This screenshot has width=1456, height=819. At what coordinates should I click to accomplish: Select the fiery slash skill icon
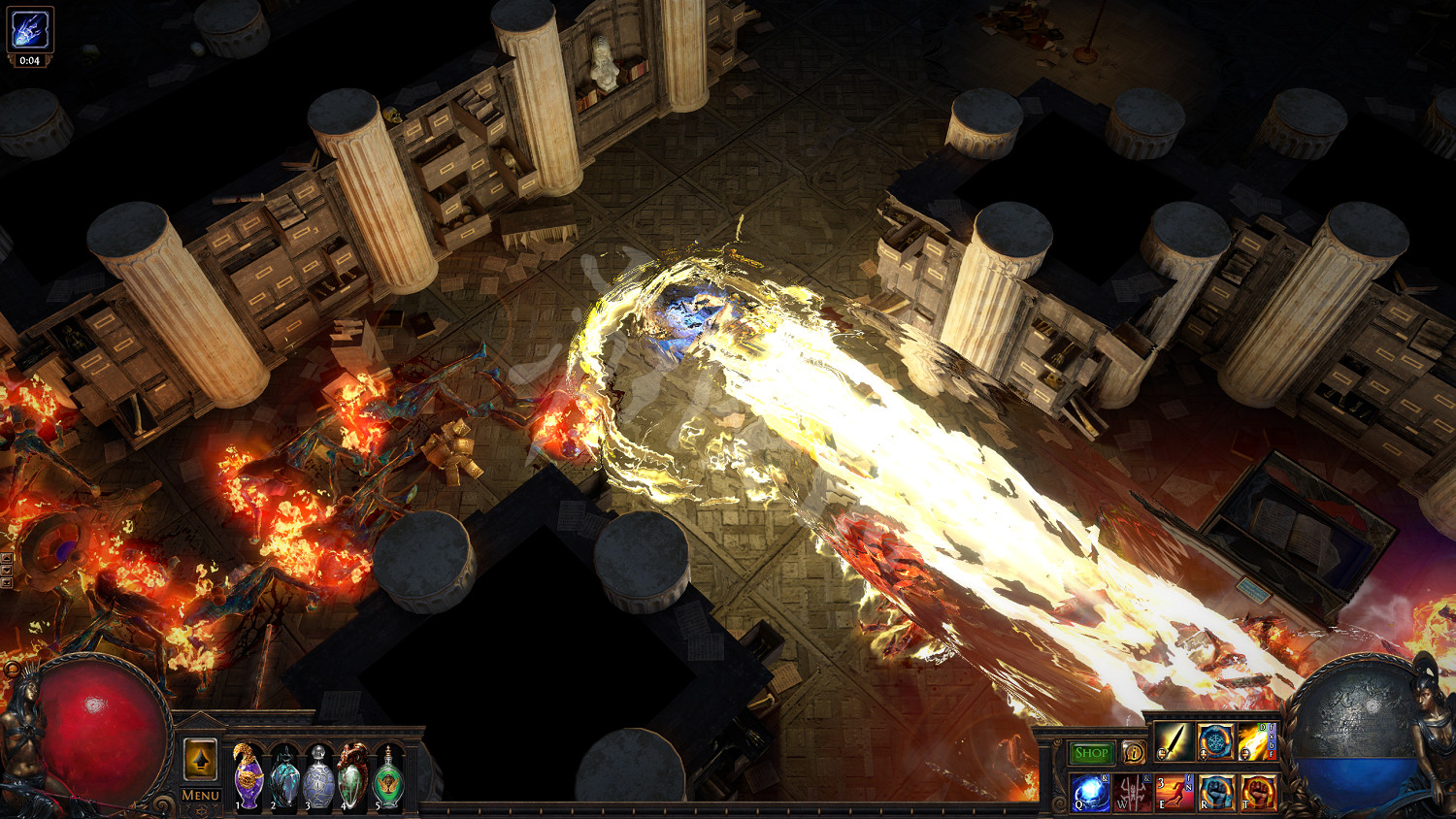click(x=1257, y=742)
